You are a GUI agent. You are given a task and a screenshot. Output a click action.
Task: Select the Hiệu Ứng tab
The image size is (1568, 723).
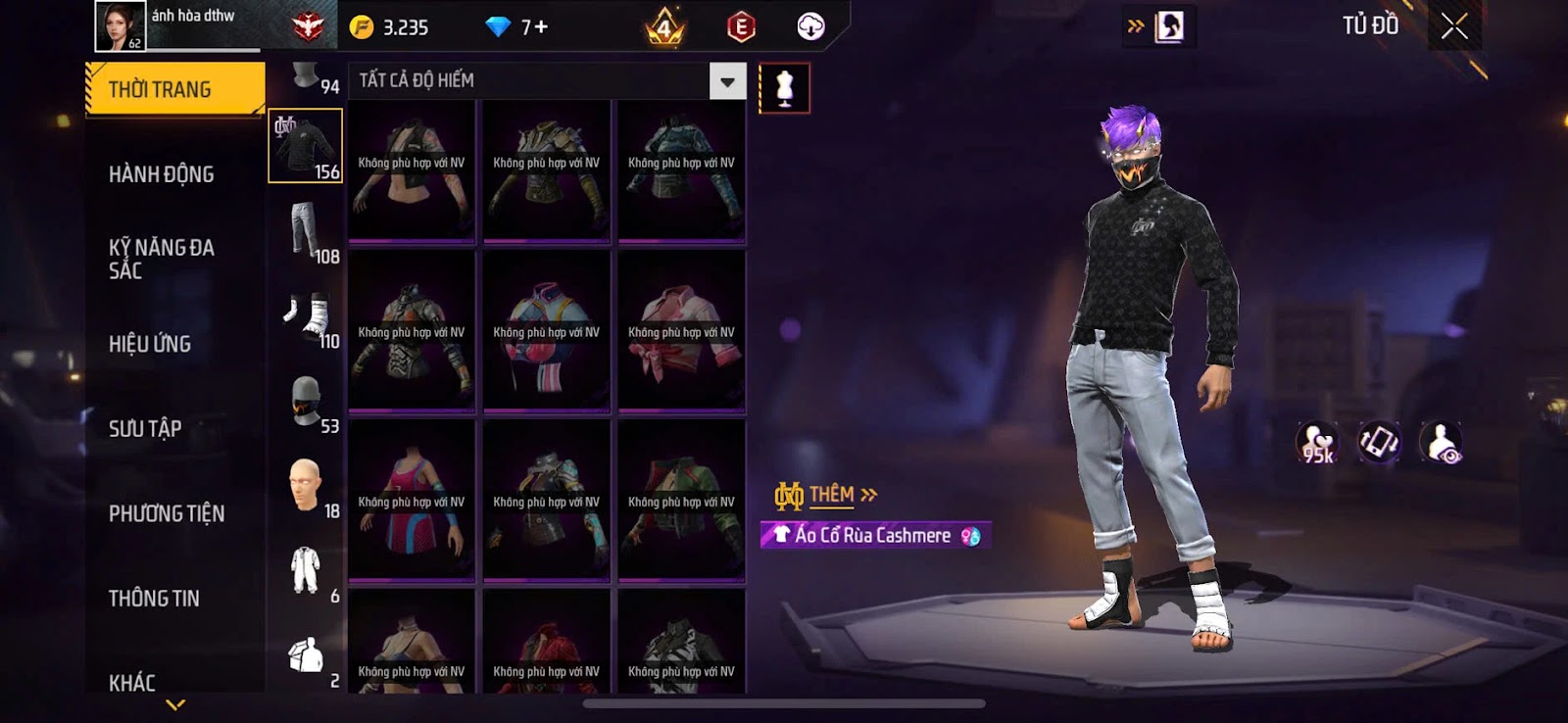point(150,344)
